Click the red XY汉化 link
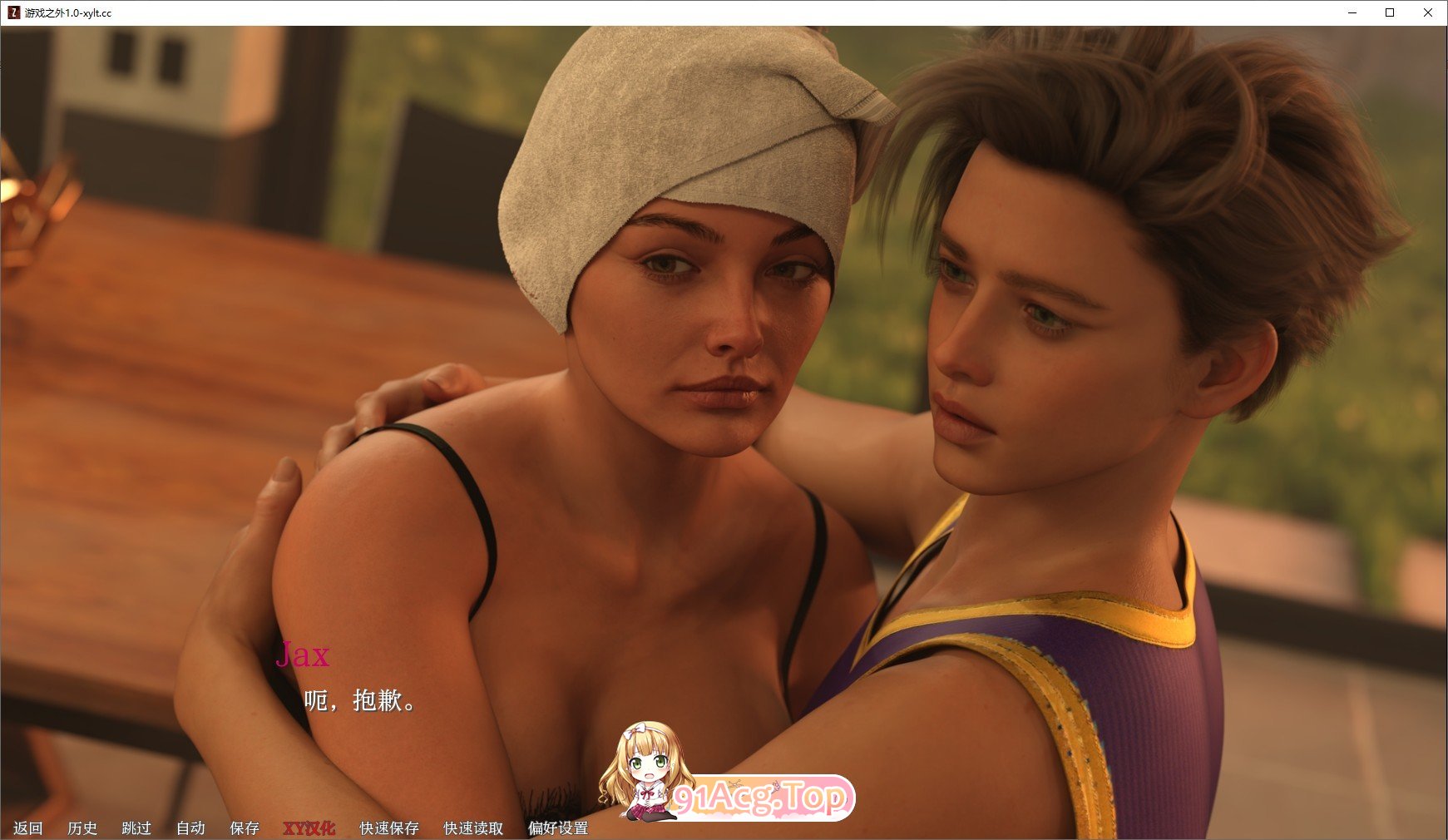This screenshot has width=1448, height=840. (309, 828)
